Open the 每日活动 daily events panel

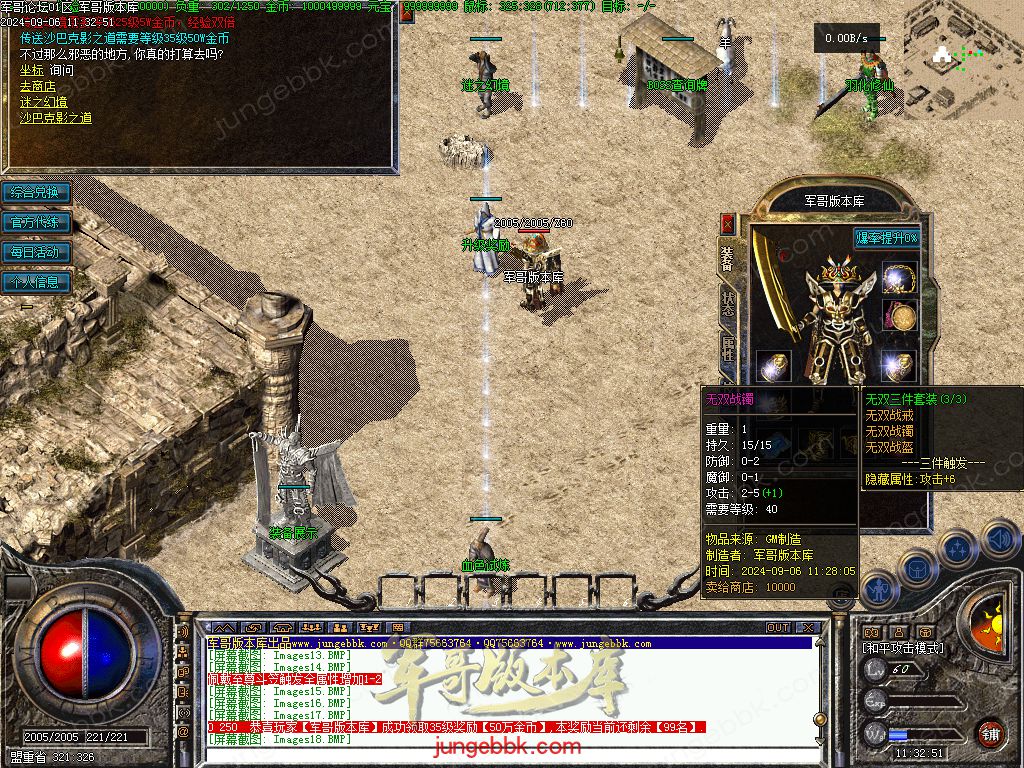36,252
